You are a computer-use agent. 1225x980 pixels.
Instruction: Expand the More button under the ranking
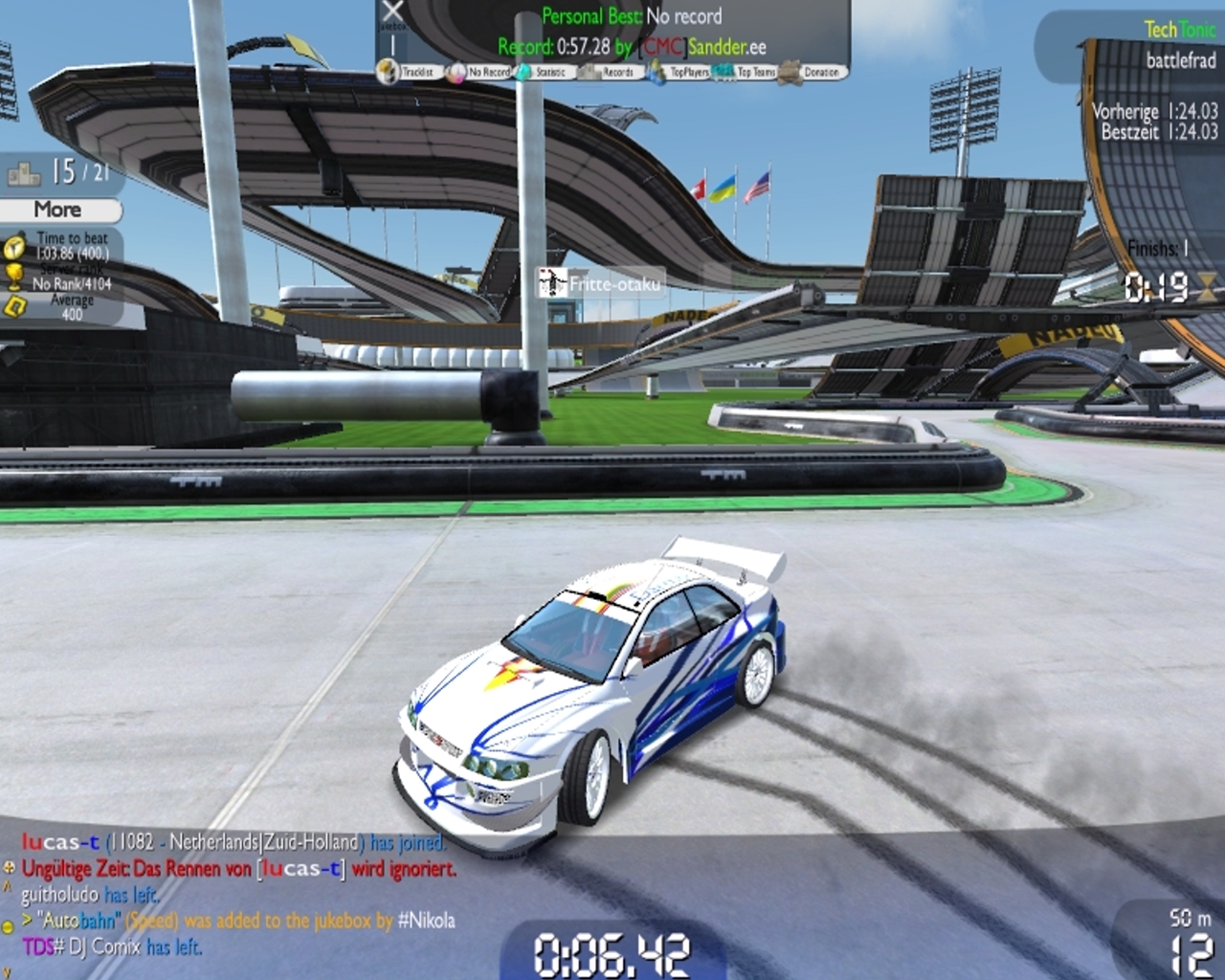[60, 210]
